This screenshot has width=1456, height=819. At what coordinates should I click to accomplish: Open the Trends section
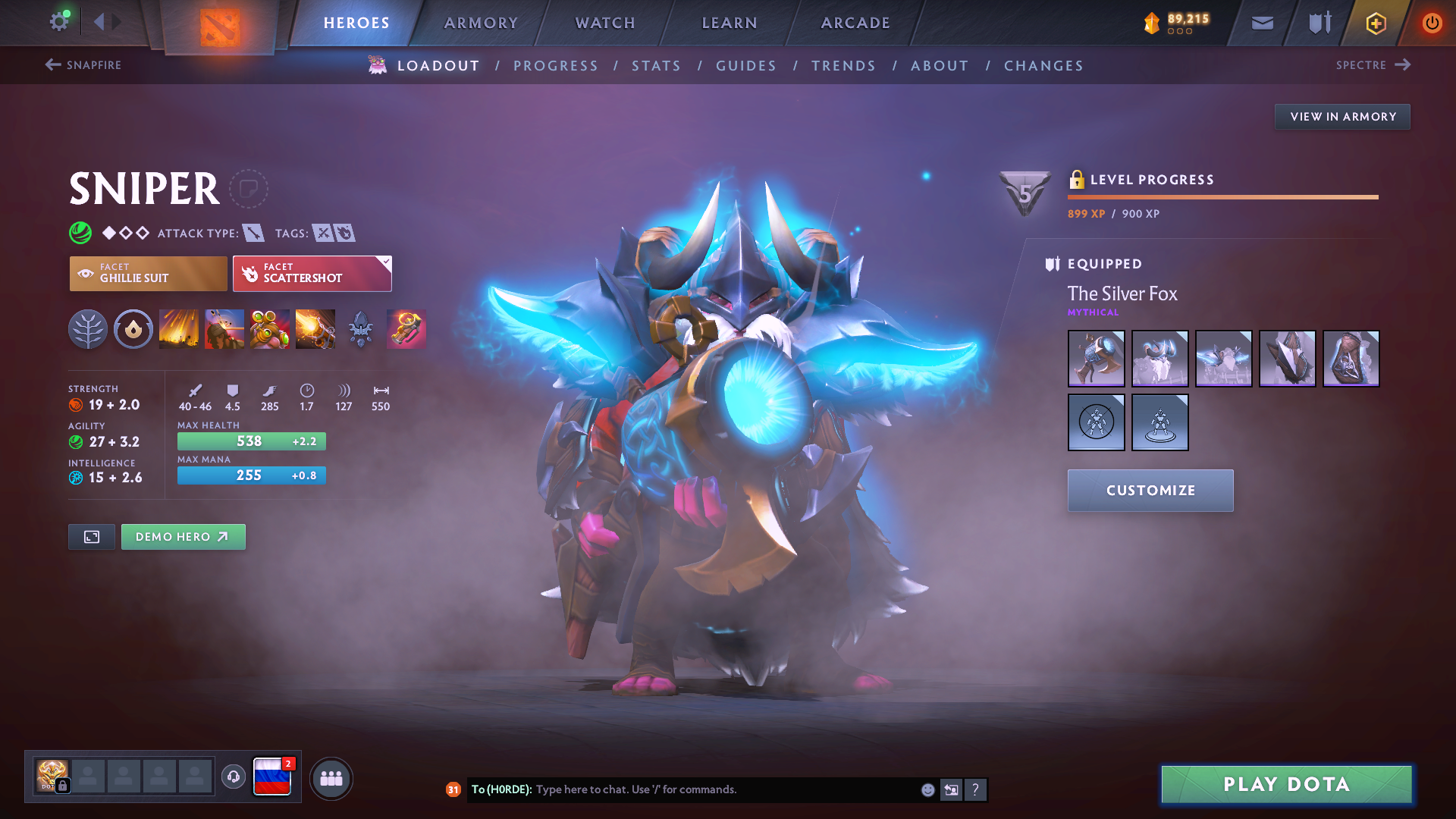[843, 66]
